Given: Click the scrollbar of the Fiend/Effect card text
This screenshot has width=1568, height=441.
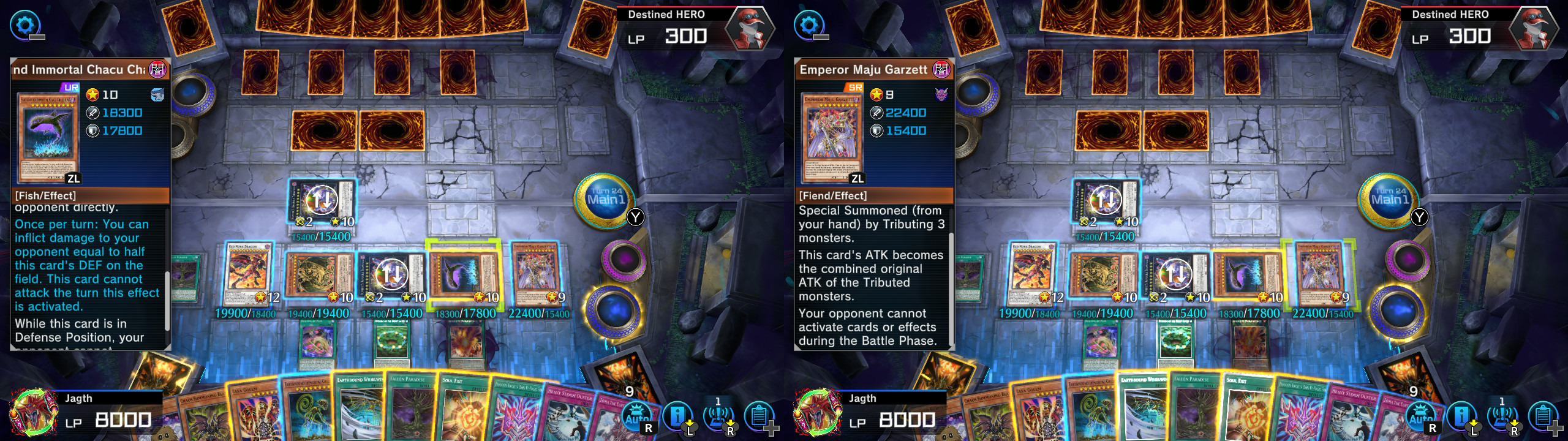Looking at the screenshot, I should [x=951, y=288].
